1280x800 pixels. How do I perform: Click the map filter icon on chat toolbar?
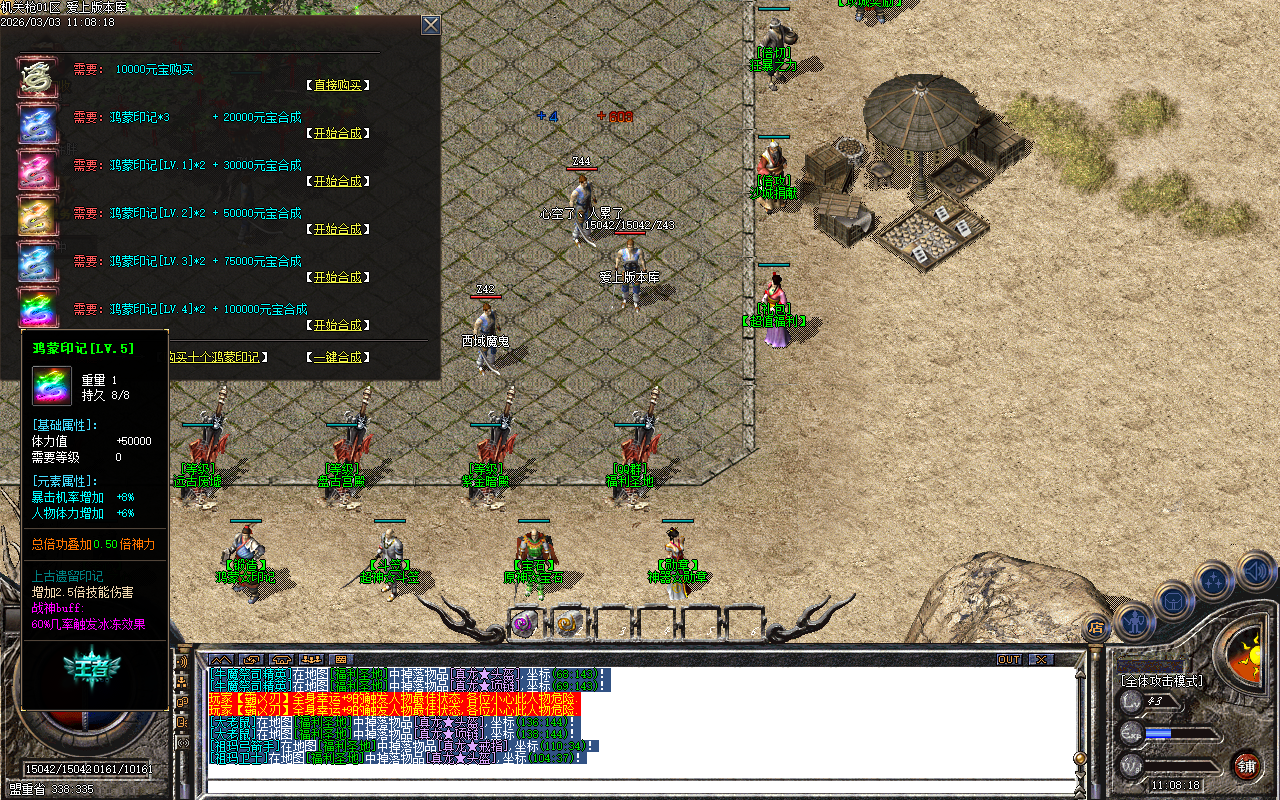(221, 659)
